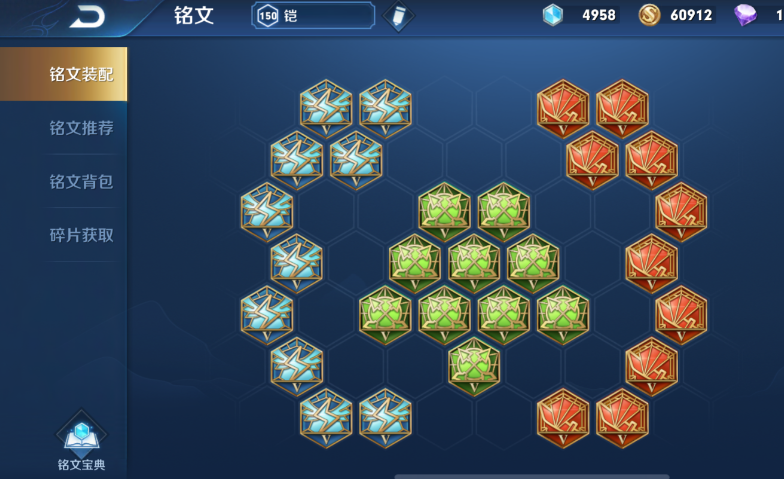The image size is (784, 479).
Task: Switch to 铭文装配 tab
Action: pyautogui.click(x=81, y=74)
